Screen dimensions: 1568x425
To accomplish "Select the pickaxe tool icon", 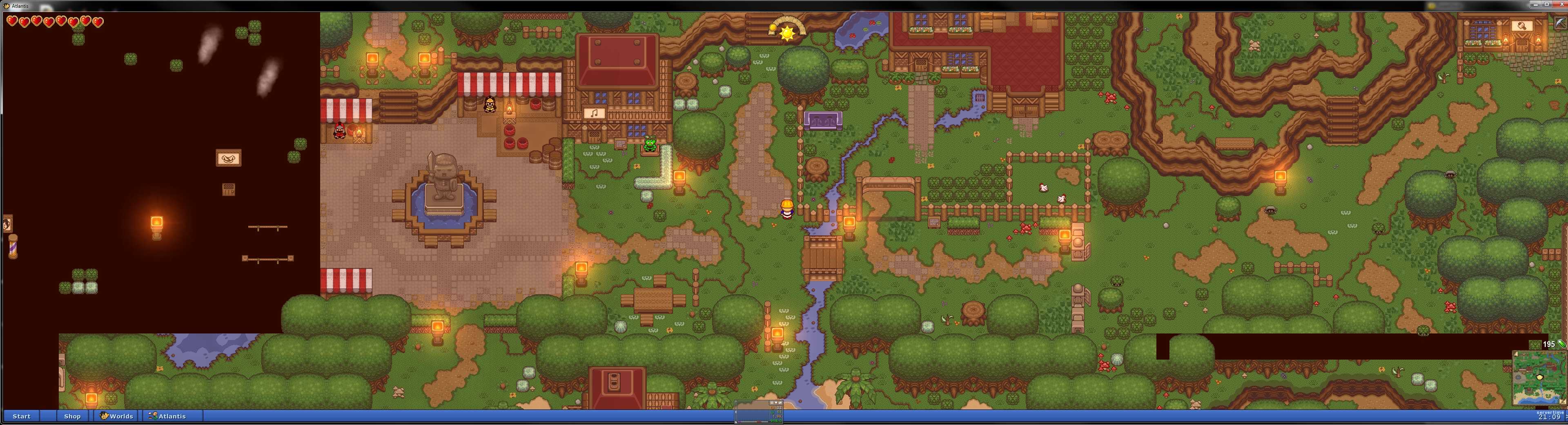I will tap(1560, 22).
